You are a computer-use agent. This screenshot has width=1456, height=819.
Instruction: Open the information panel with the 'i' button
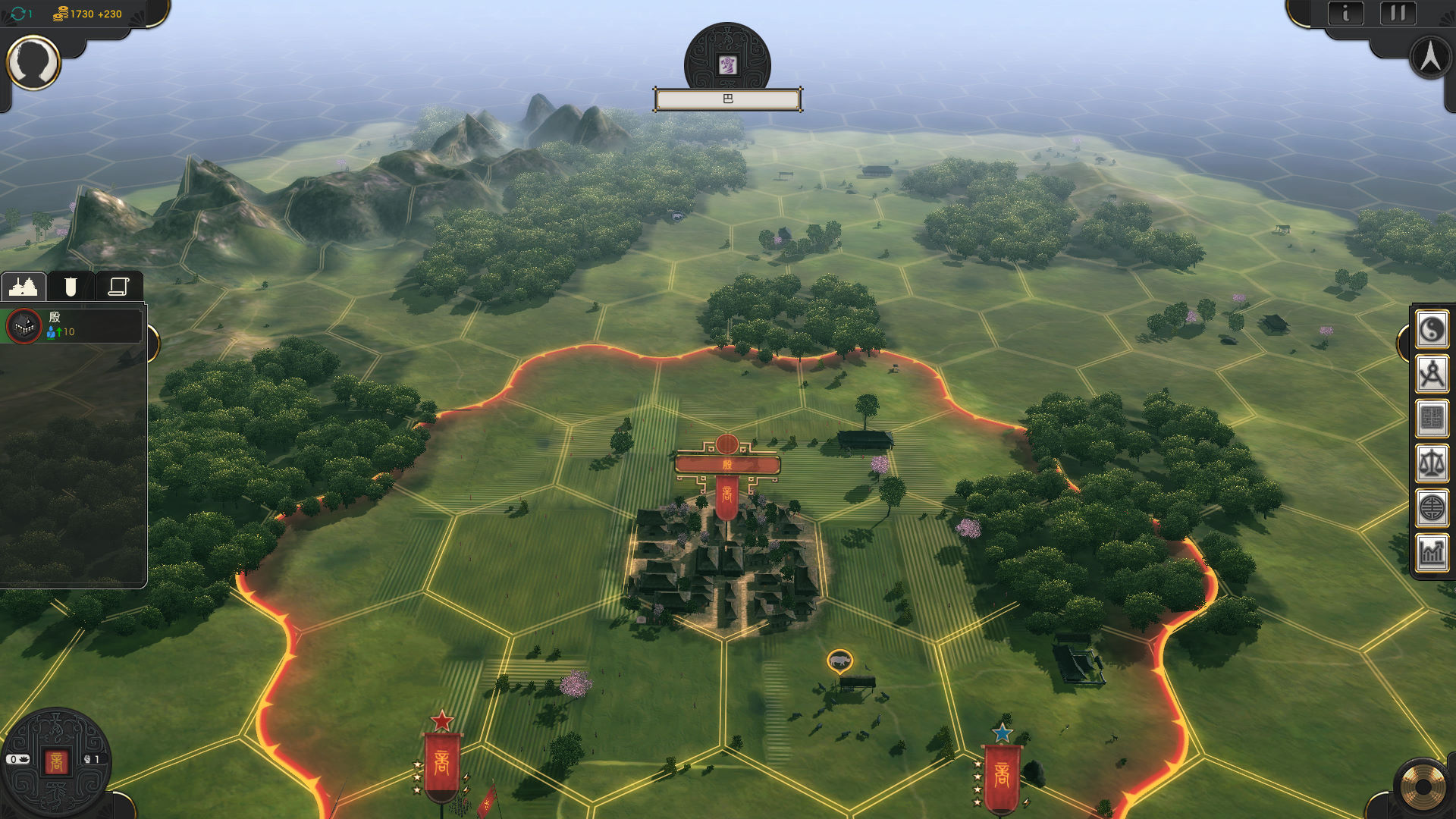[1346, 14]
